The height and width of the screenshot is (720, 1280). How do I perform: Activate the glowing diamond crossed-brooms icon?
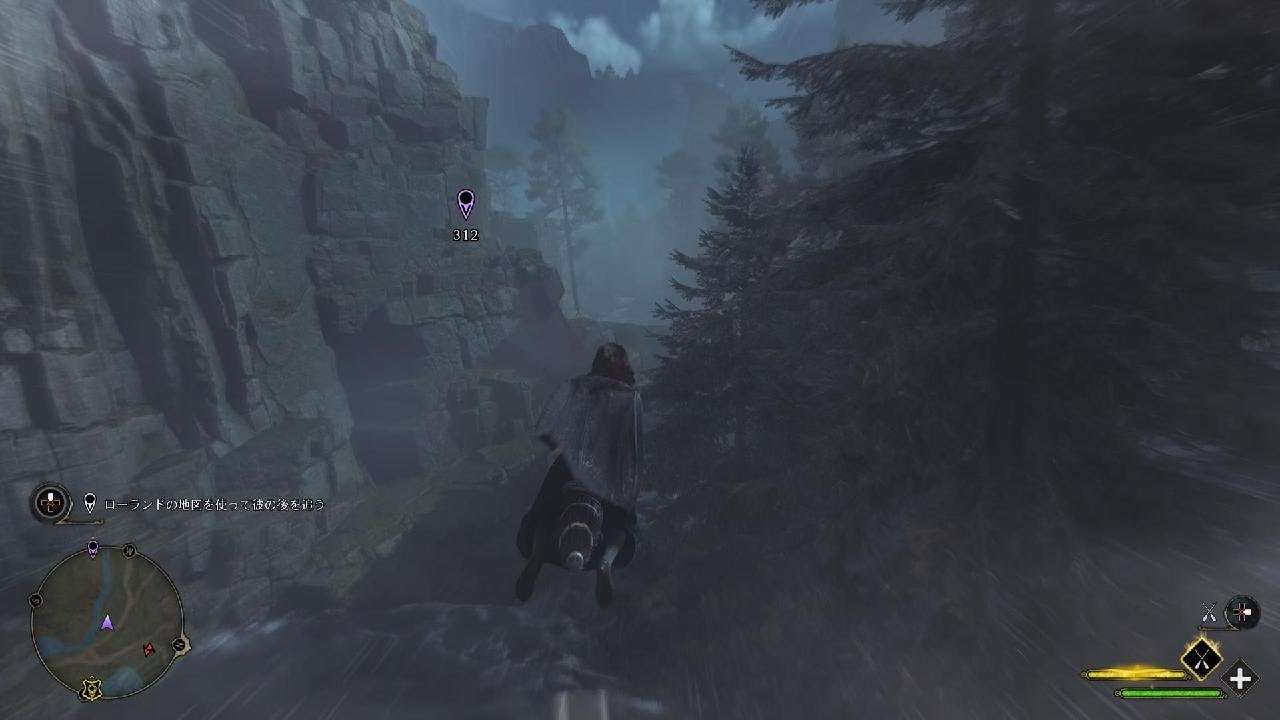tap(1201, 657)
